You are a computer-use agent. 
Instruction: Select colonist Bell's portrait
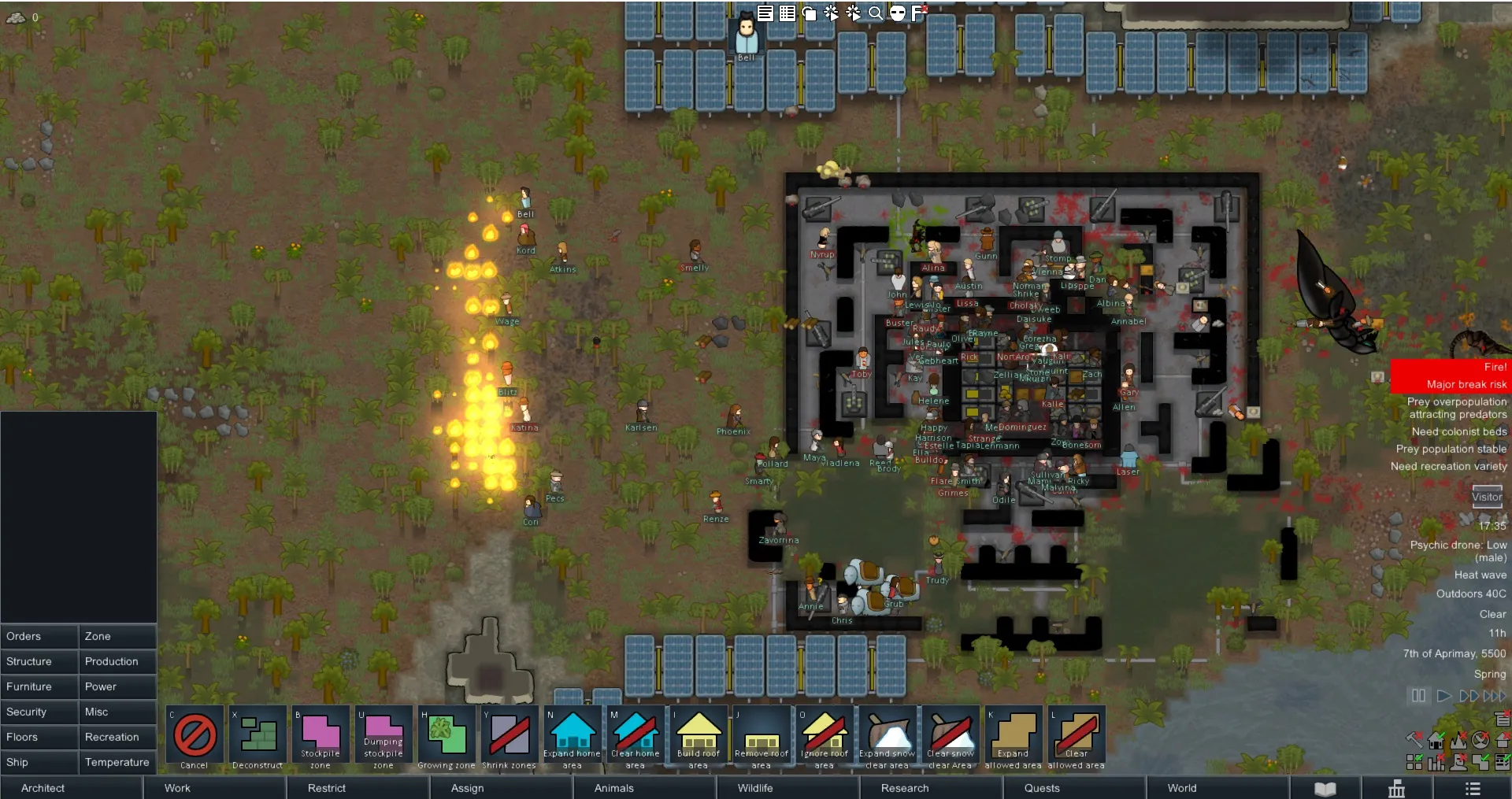click(746, 35)
